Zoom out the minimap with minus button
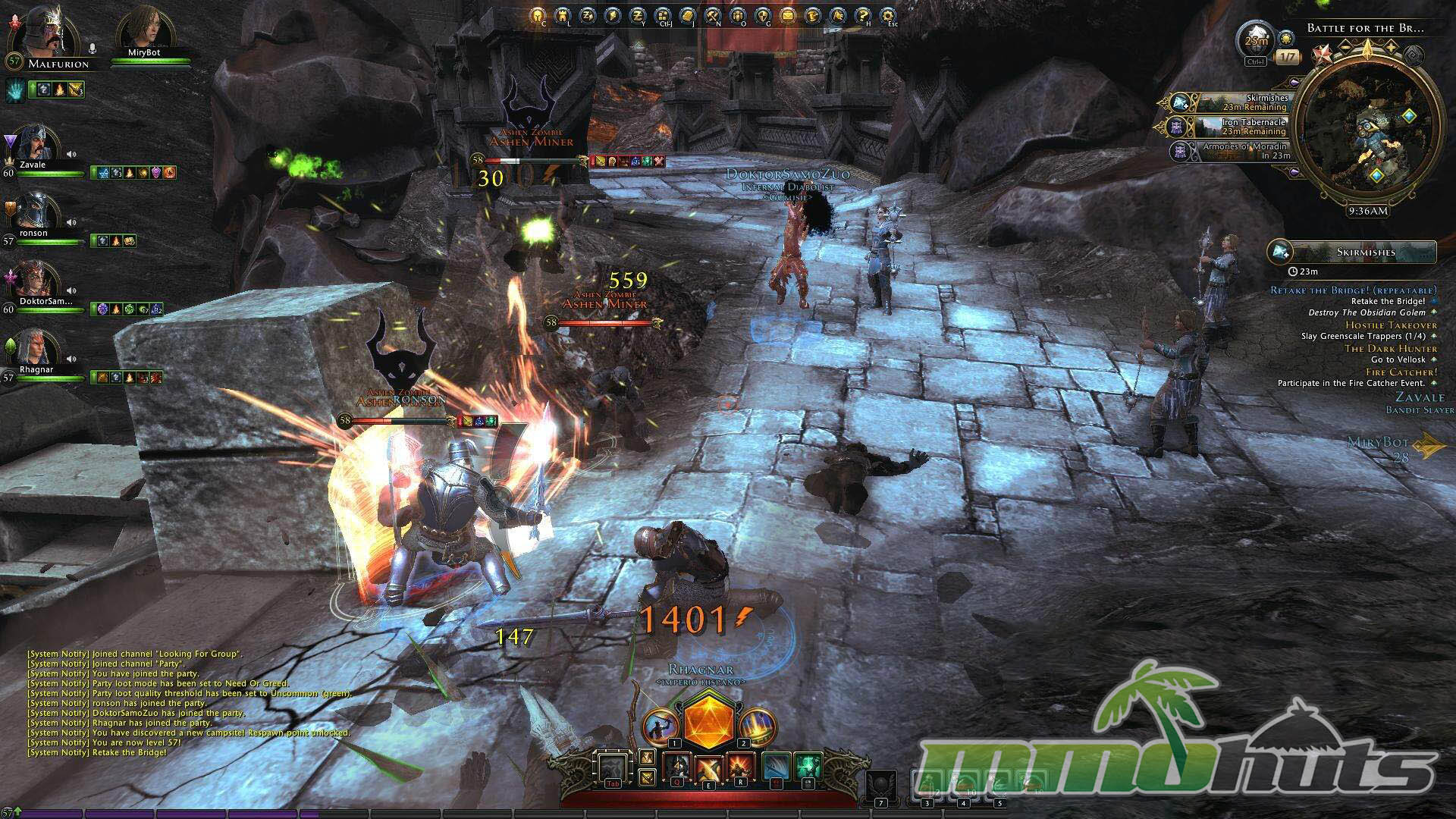 [x=1346, y=47]
